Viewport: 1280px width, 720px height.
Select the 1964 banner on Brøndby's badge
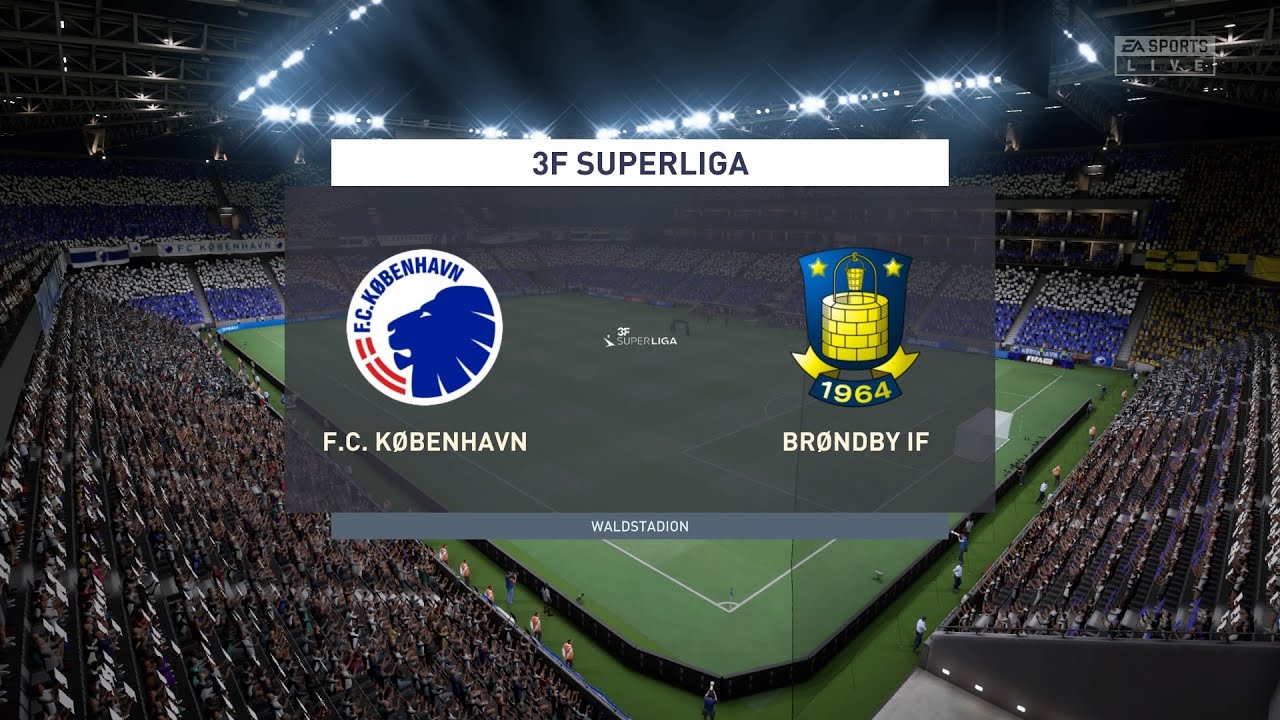(x=855, y=393)
